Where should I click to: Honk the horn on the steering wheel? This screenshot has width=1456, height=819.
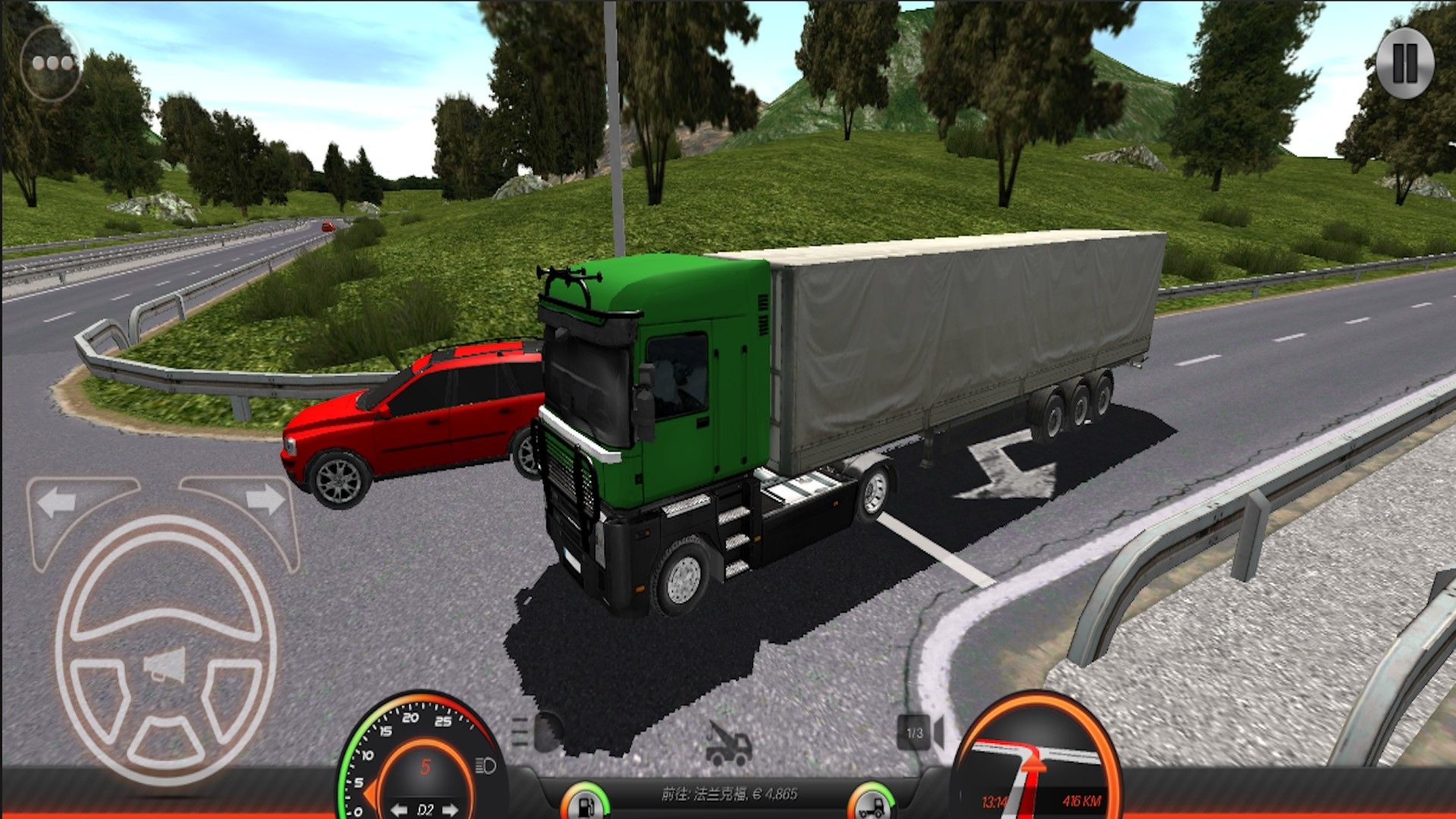(x=166, y=667)
